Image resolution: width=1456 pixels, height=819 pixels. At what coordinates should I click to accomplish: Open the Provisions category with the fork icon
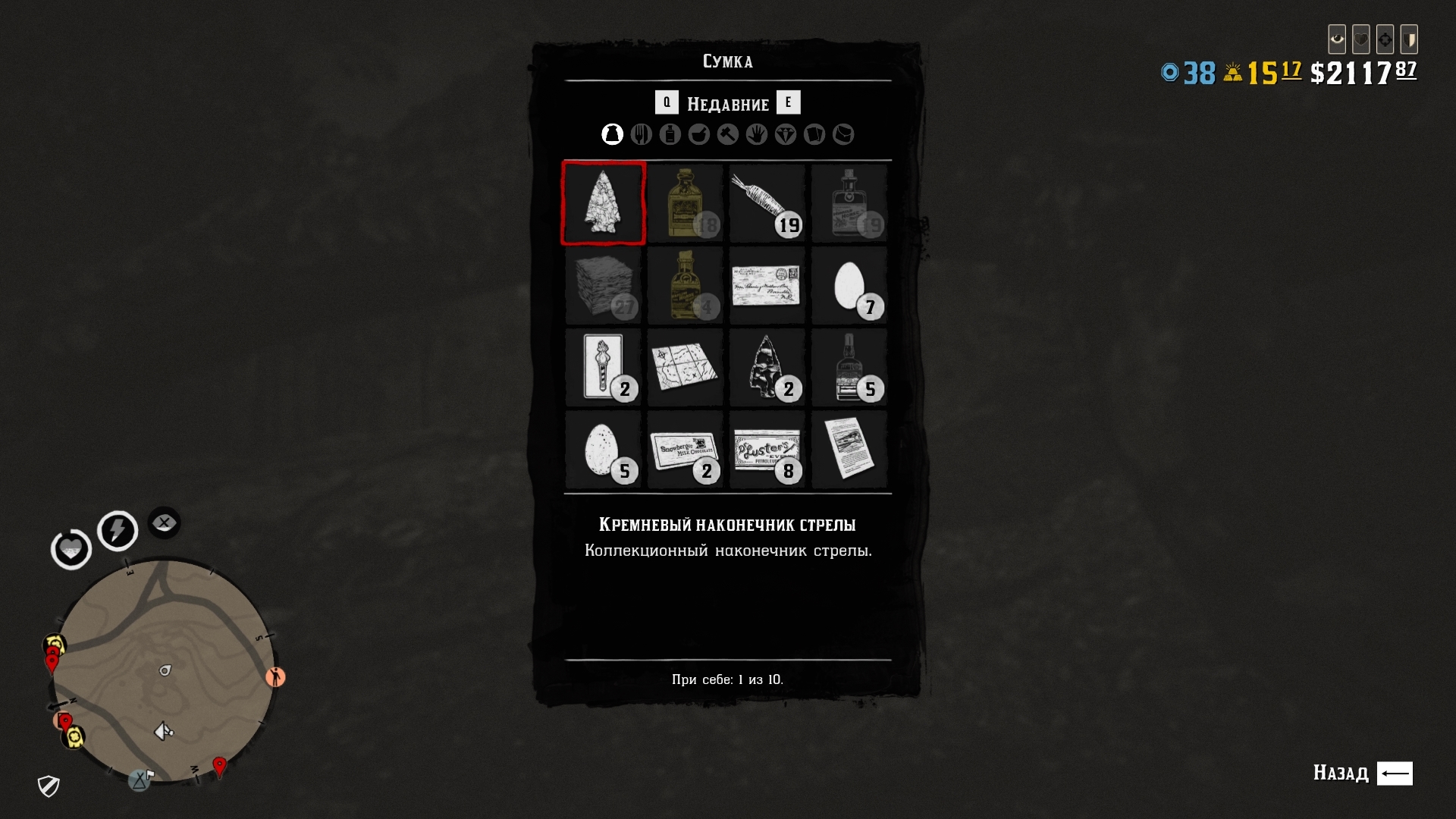[x=642, y=134]
